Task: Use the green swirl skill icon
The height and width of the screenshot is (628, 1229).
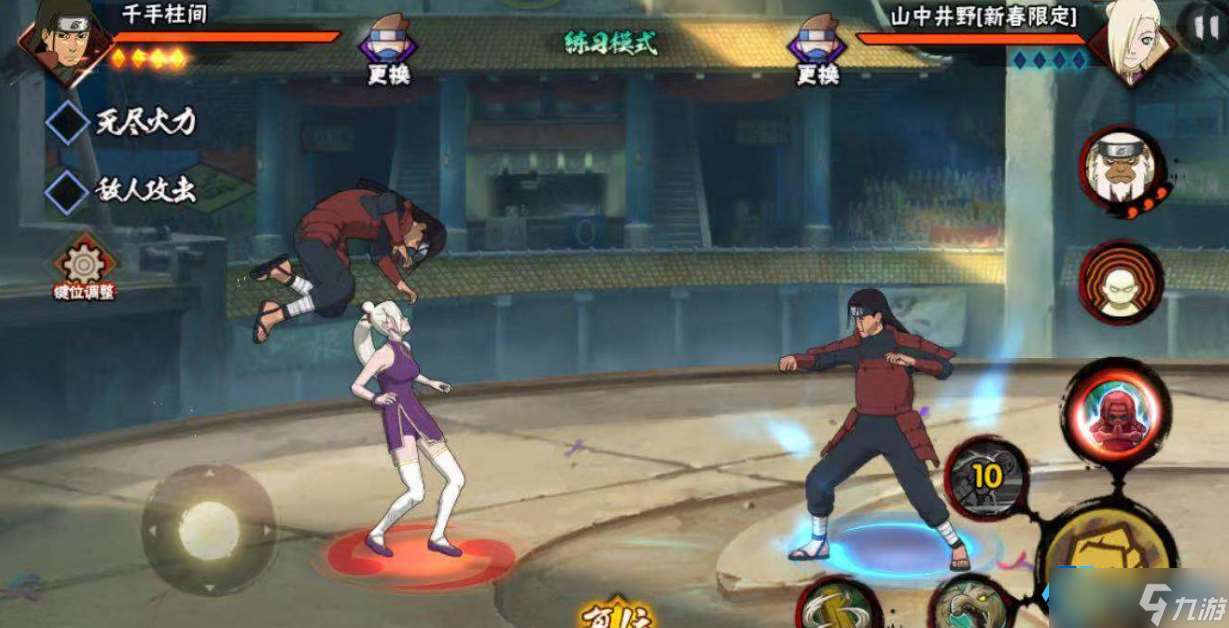Action: 838,605
